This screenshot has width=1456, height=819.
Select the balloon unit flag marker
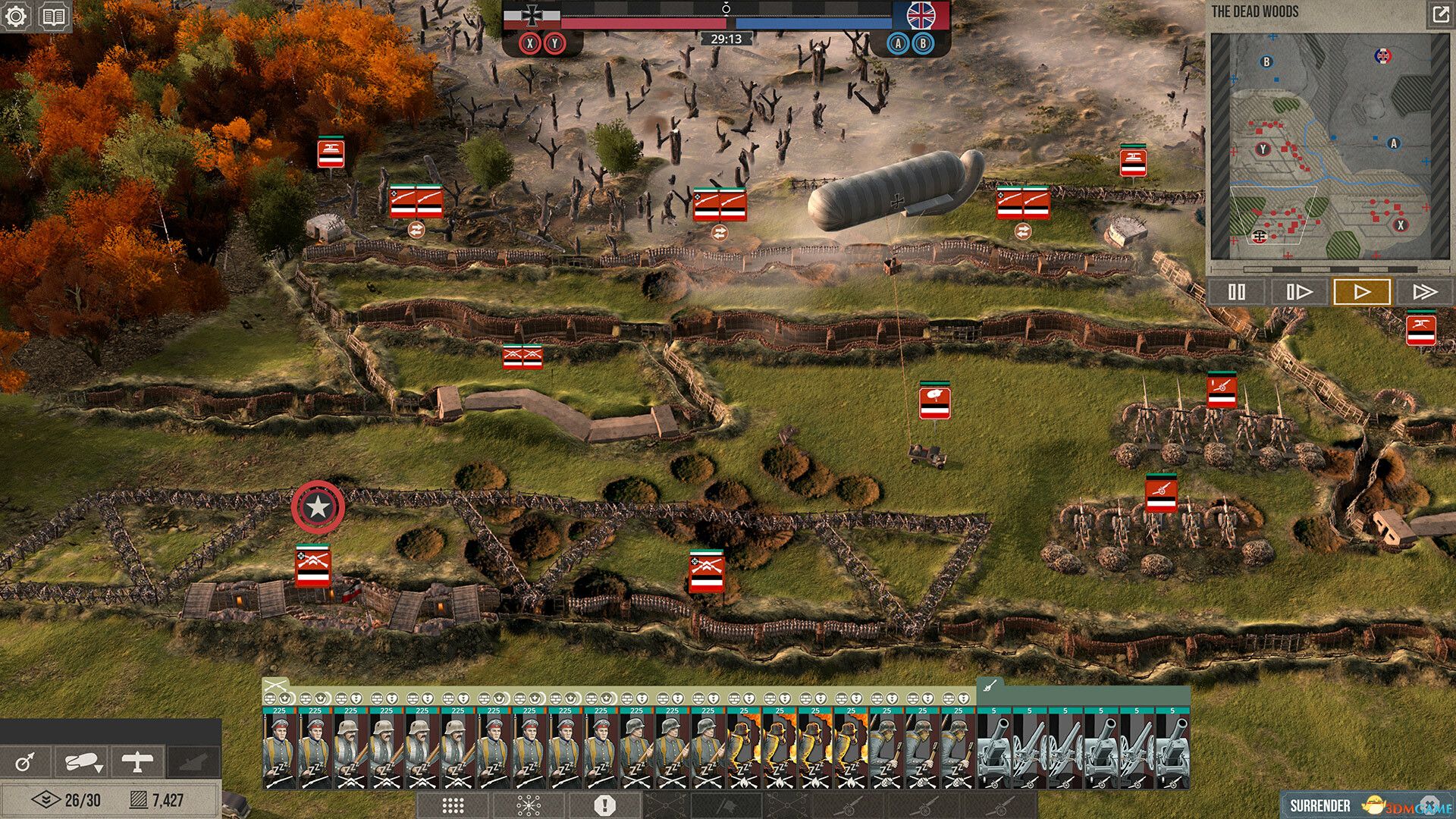[934, 402]
